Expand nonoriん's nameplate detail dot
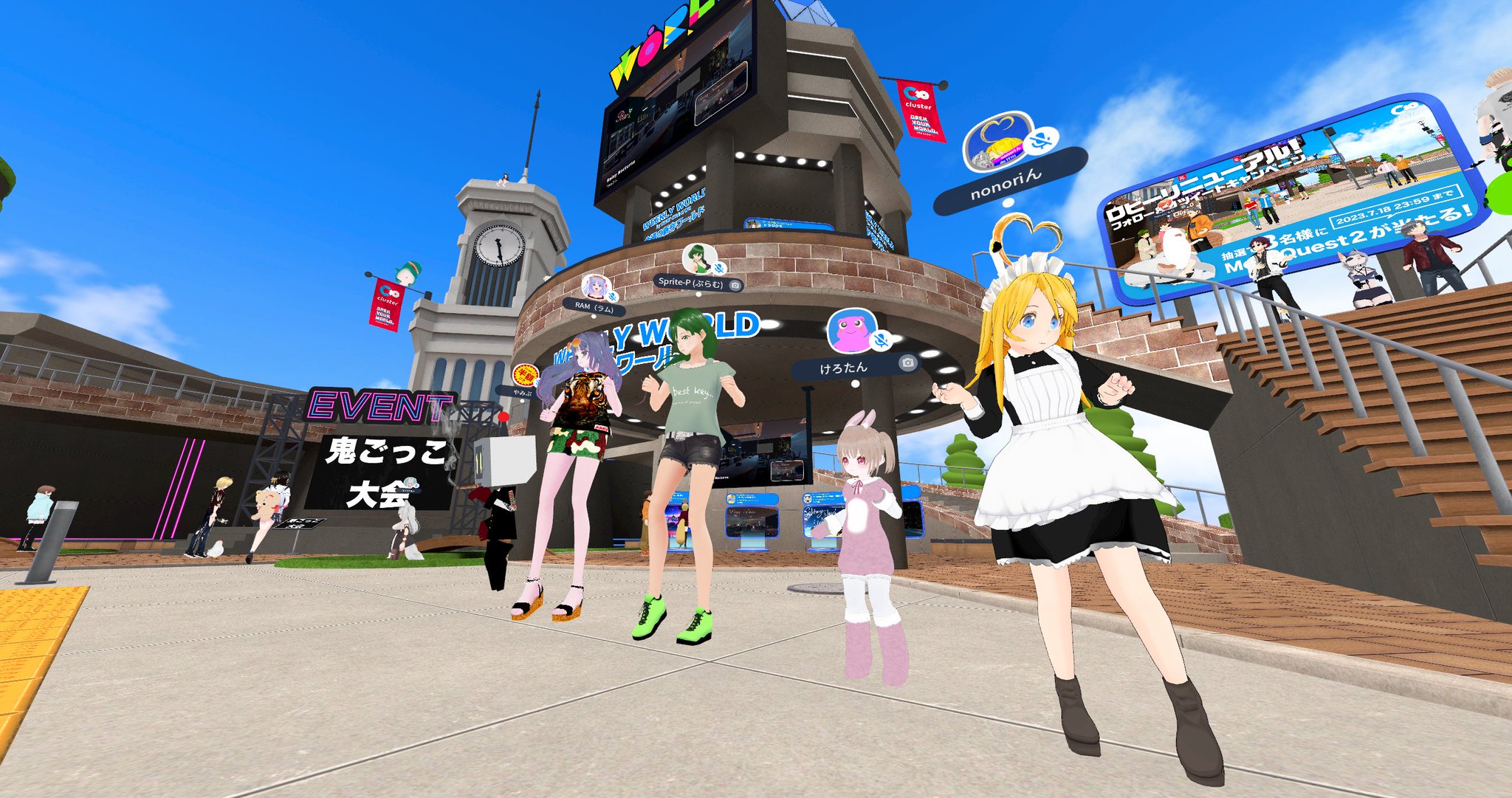 tap(1008, 202)
